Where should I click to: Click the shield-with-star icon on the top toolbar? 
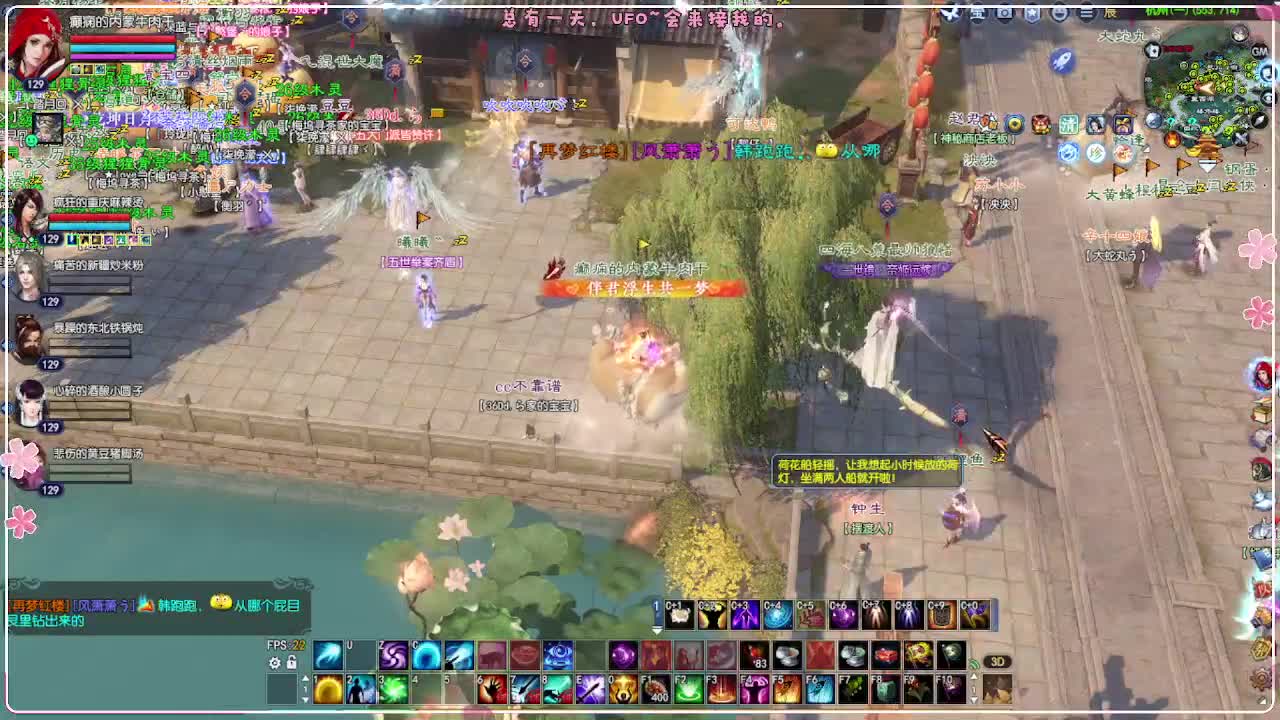pyautogui.click(x=1032, y=13)
